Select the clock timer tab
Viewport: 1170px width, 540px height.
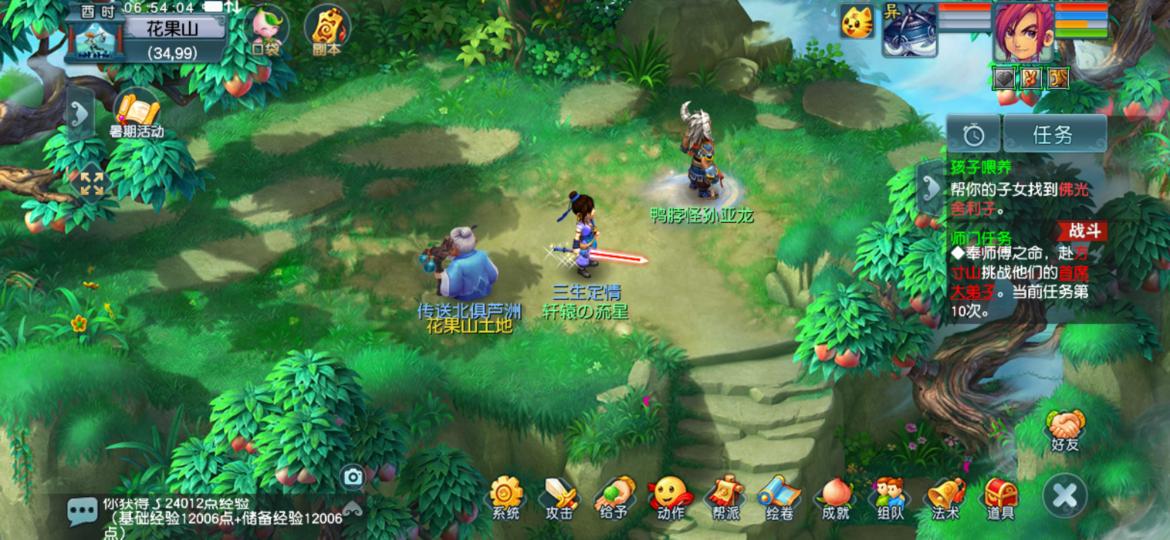coord(974,134)
